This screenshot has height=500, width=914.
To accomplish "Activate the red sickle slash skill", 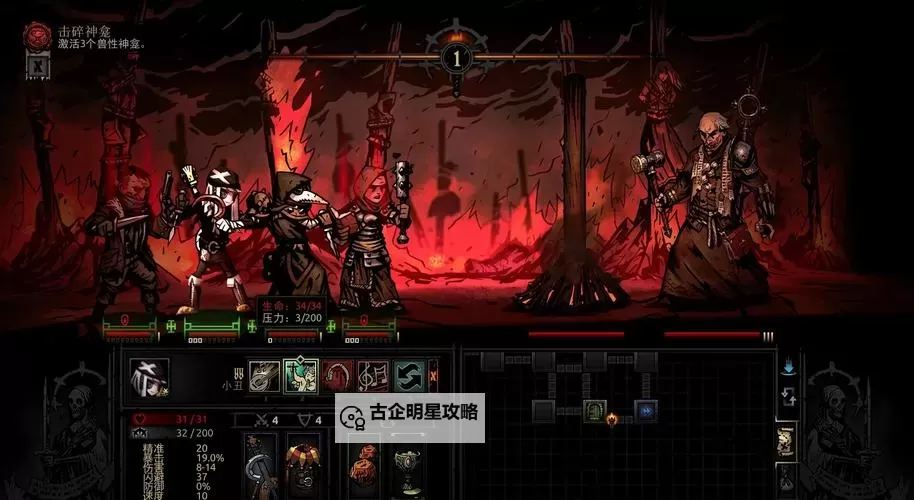I will (x=337, y=376).
